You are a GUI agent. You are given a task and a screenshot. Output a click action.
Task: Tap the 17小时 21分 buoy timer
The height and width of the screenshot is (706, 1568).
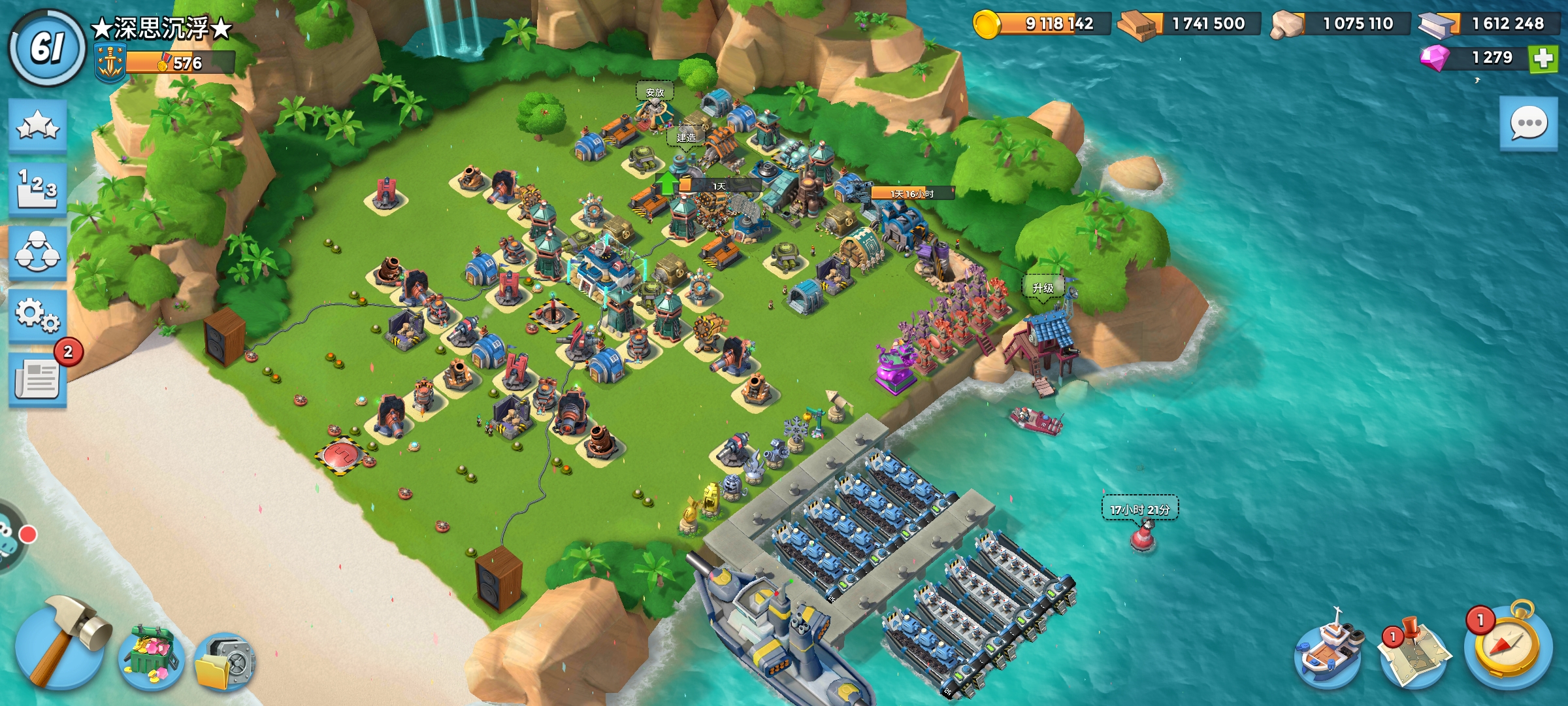1140,509
